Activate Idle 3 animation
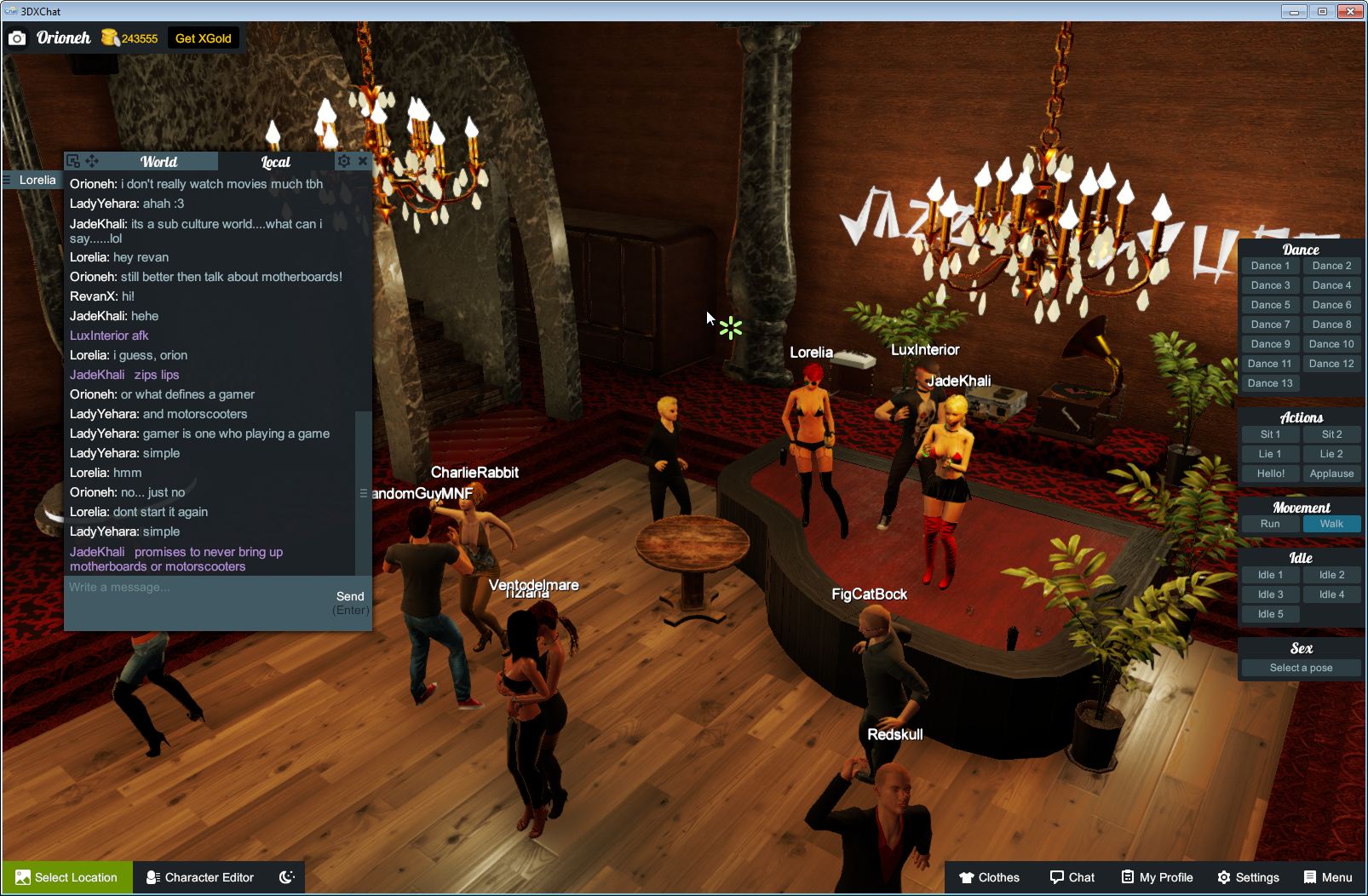 [x=1270, y=594]
